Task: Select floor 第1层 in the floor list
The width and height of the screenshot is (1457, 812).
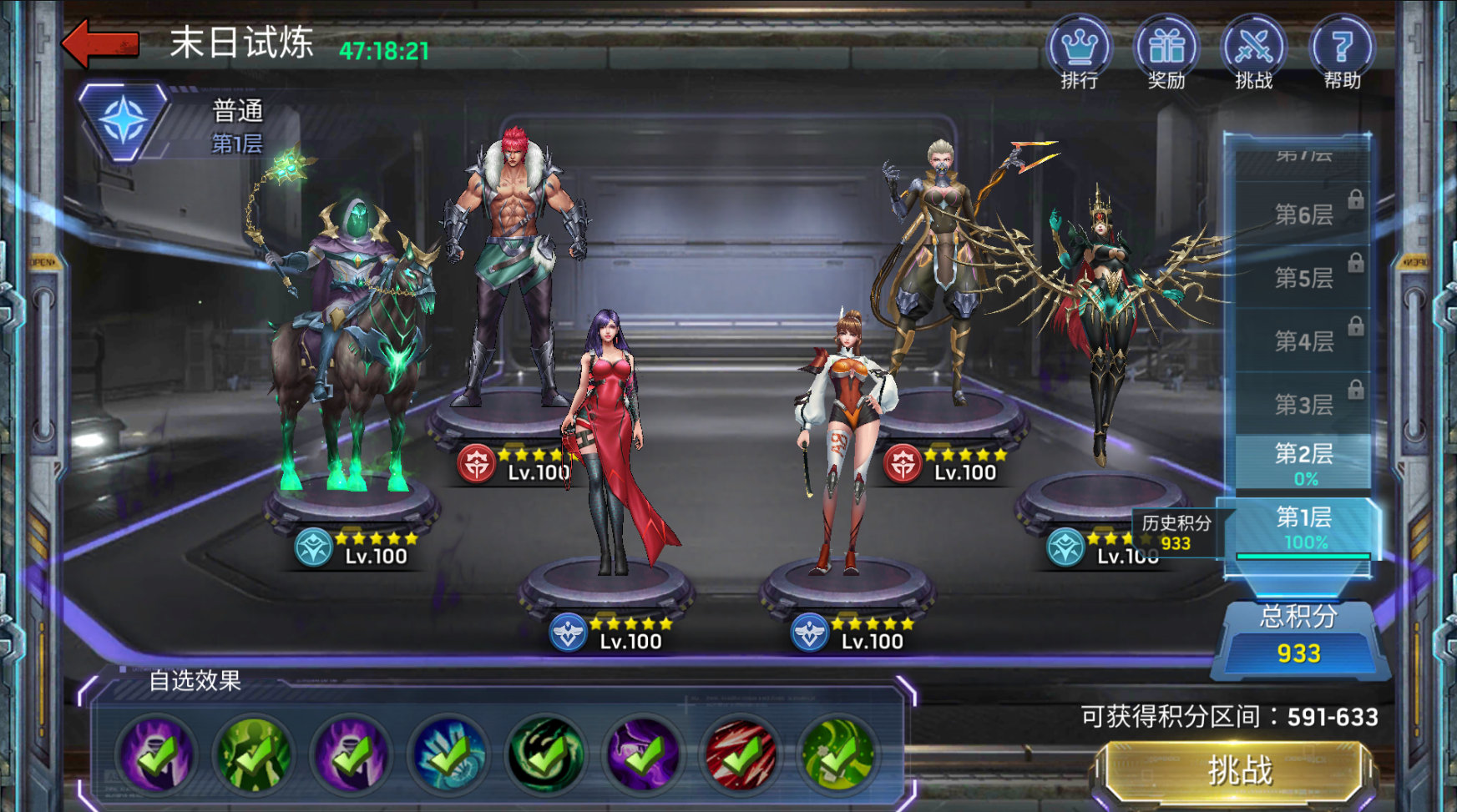Action: (x=1303, y=529)
